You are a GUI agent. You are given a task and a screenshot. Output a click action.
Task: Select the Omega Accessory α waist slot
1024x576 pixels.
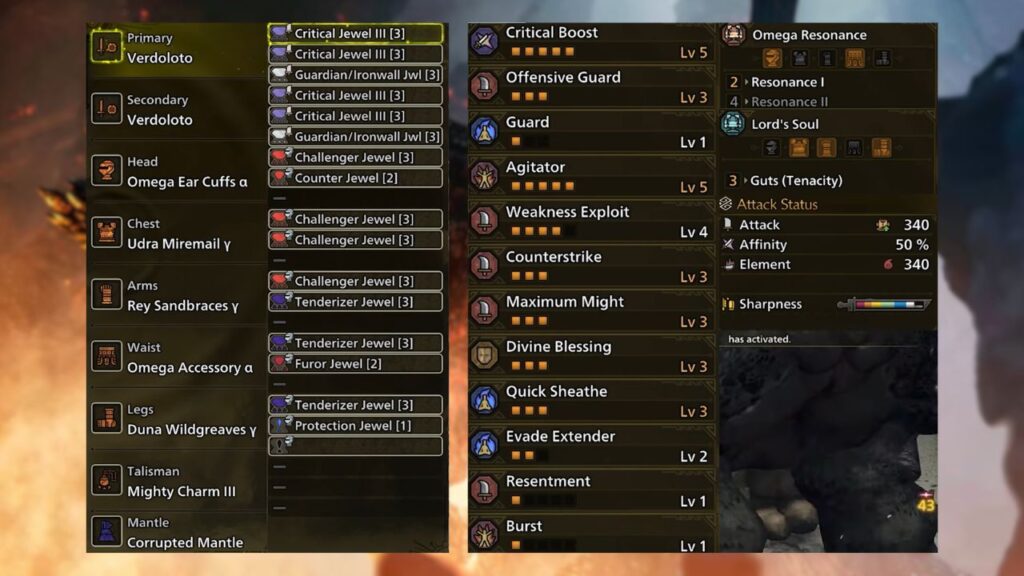click(176, 357)
